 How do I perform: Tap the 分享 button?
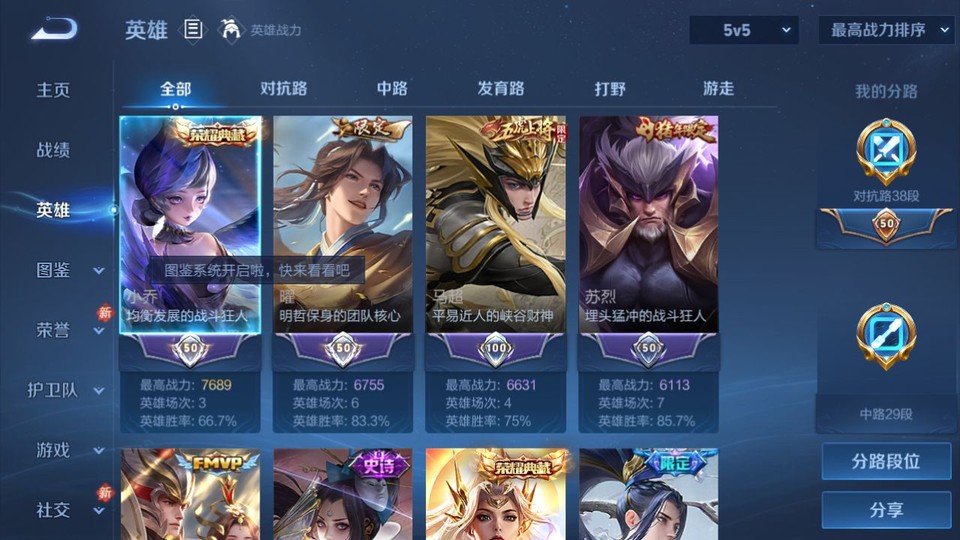tap(886, 510)
